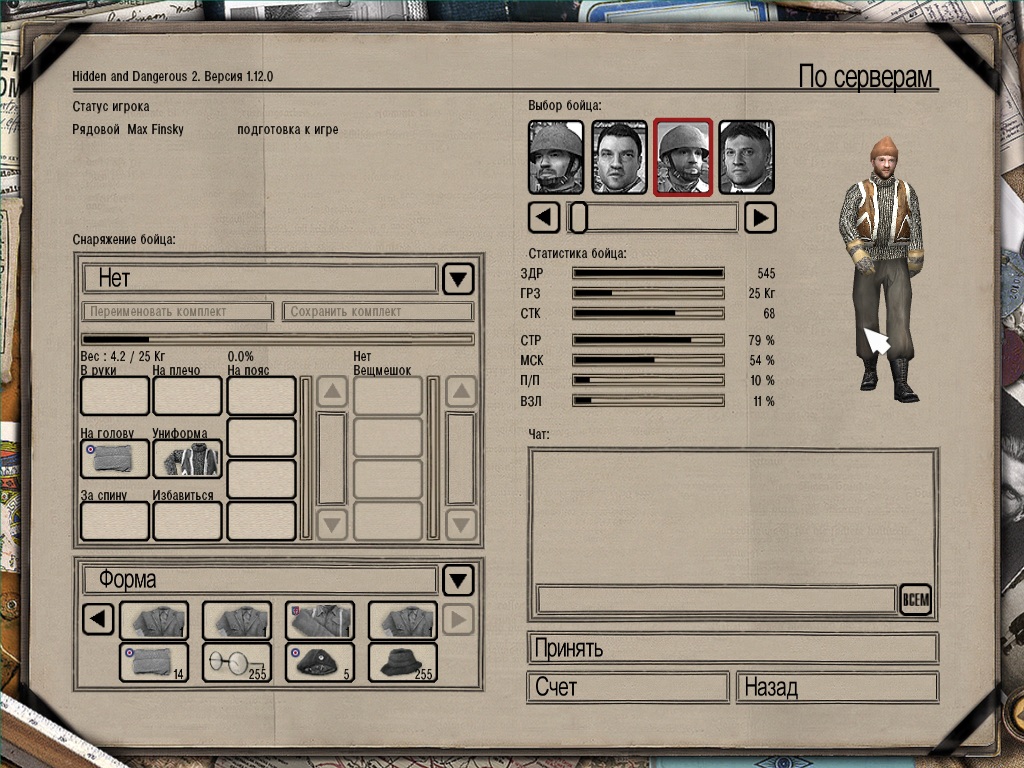Page the Форма item list left
The height and width of the screenshot is (768, 1024).
click(x=97, y=621)
